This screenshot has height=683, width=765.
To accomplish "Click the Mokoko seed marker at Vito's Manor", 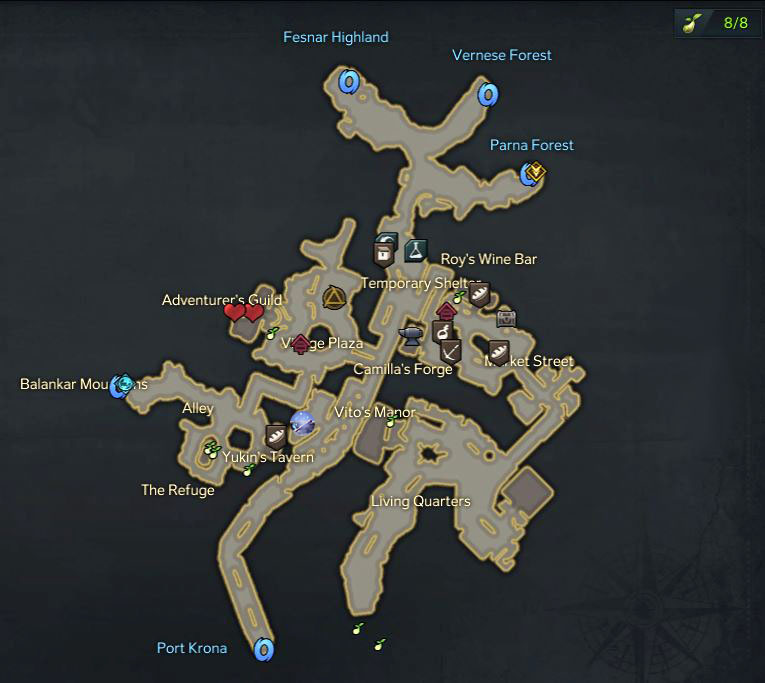I will (x=391, y=421).
